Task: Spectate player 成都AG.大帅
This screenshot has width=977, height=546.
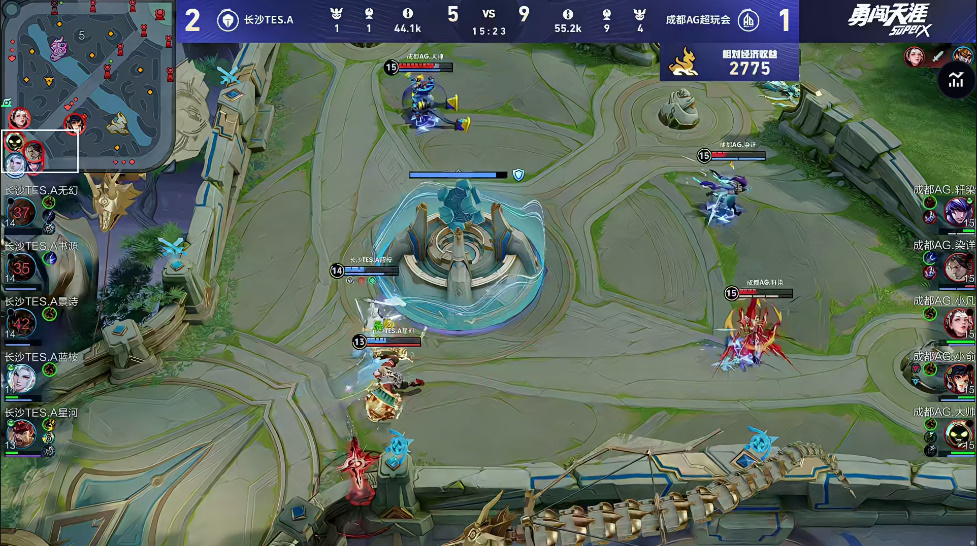Action: tap(957, 433)
